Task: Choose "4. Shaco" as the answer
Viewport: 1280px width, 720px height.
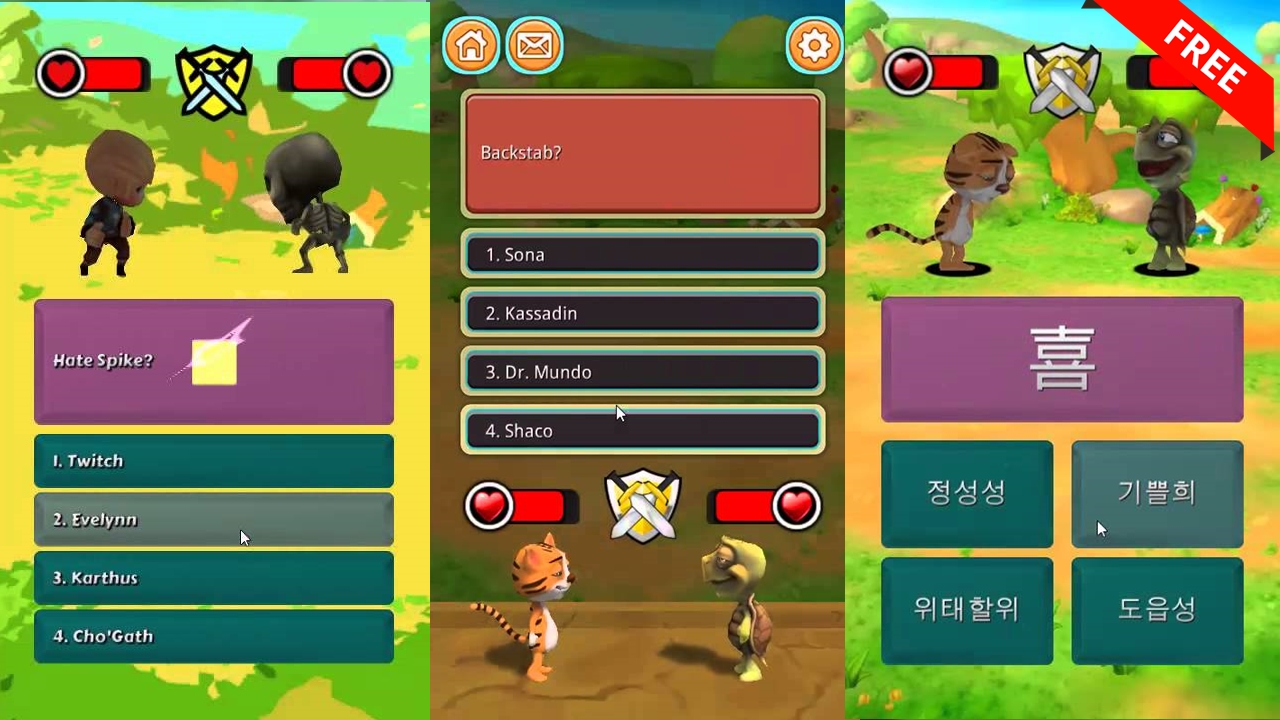Action: tap(642, 430)
